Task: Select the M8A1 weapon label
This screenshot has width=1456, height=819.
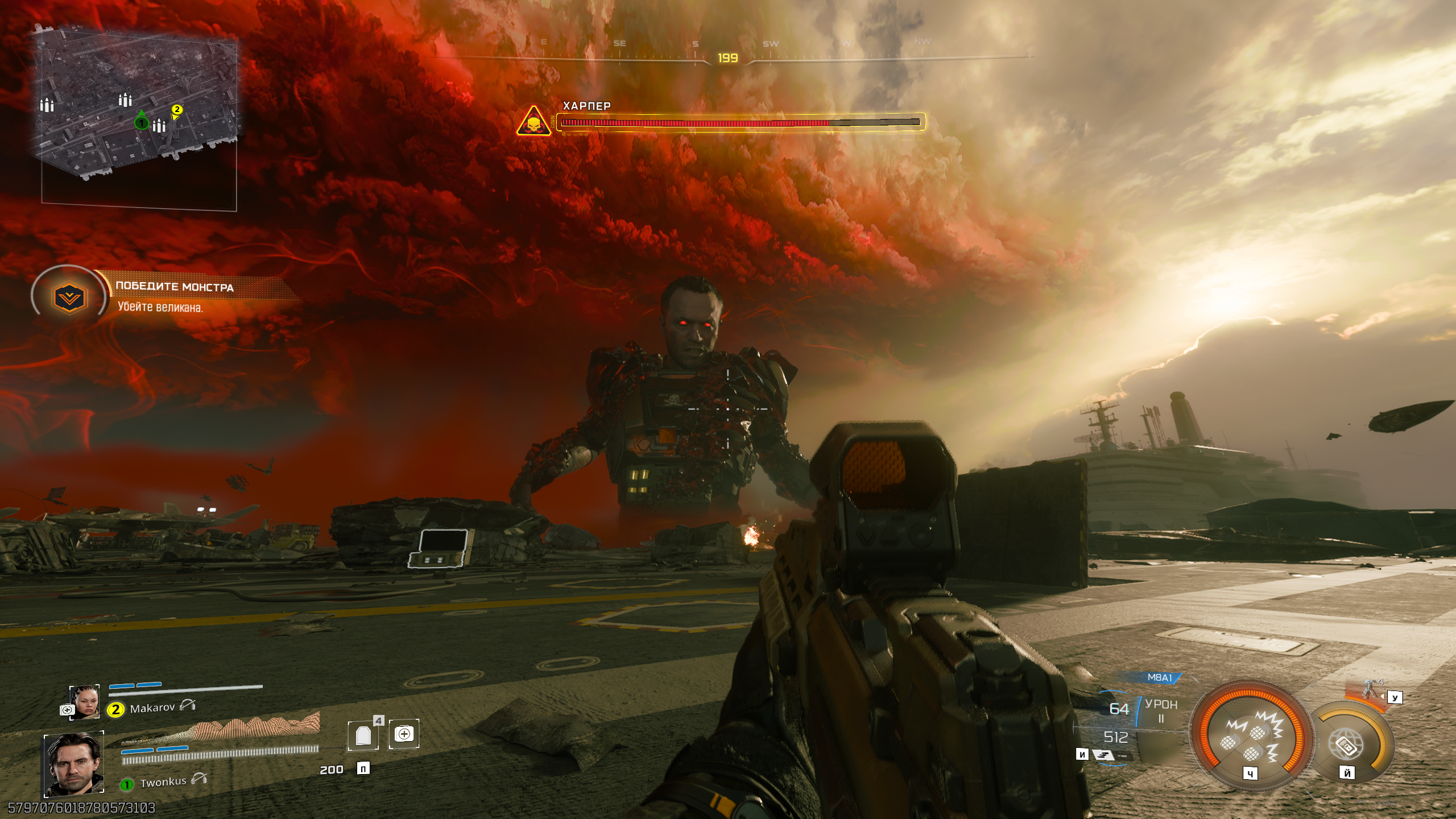Action: coord(1160,678)
